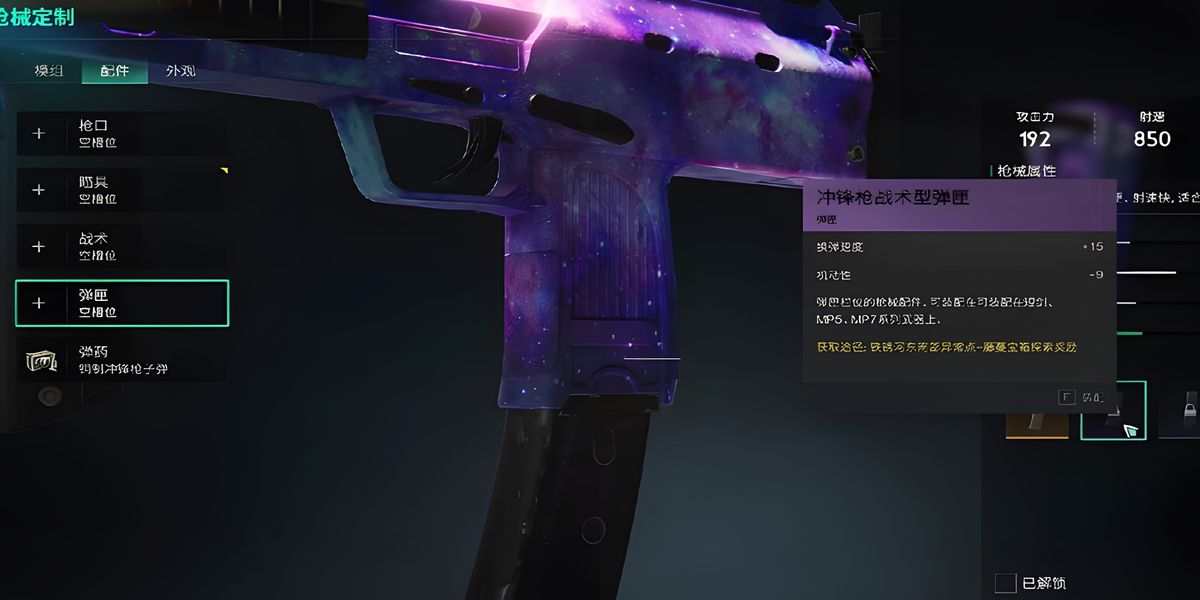Click the highlighted 弹匣 (magazine) slot

[122, 303]
